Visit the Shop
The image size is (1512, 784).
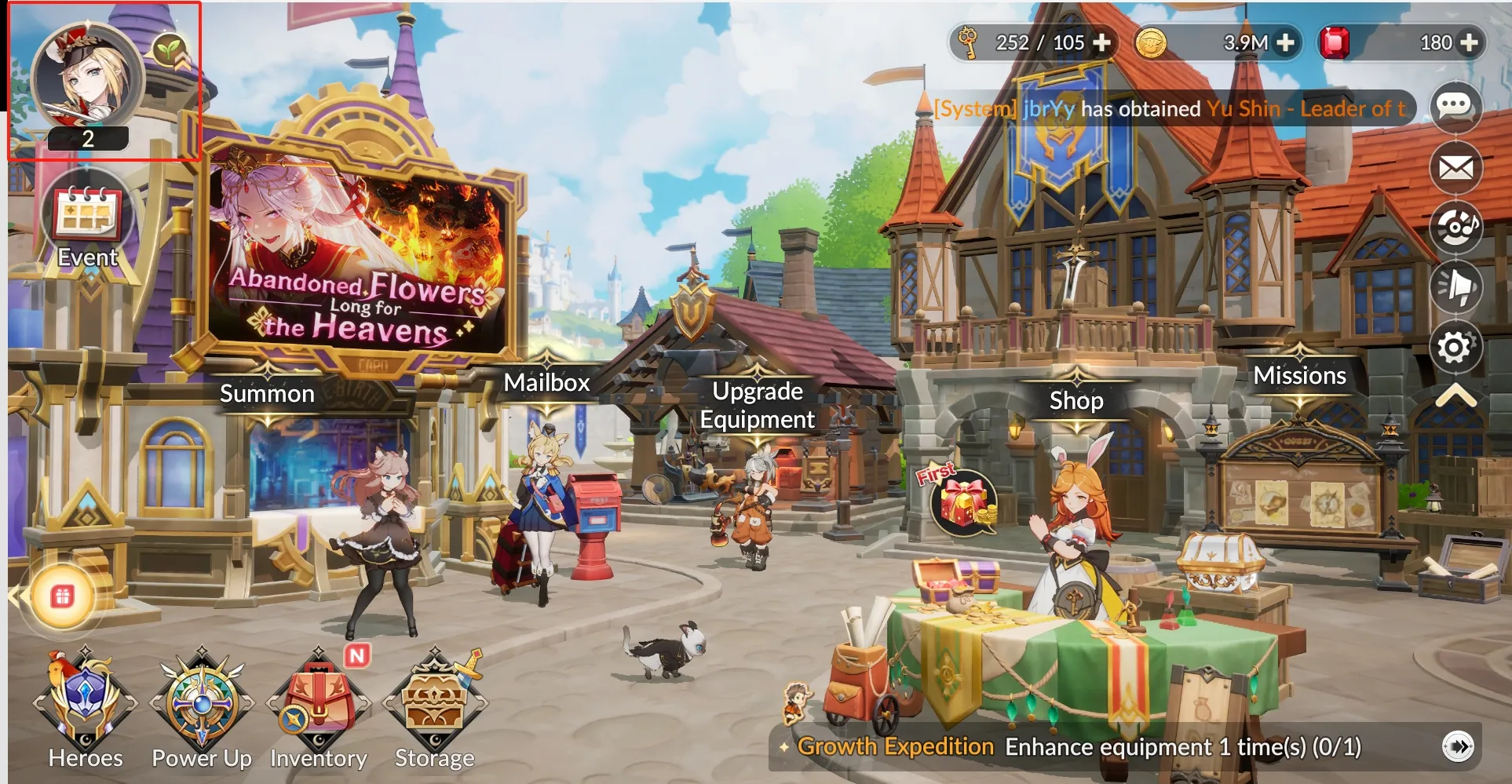tap(1076, 401)
